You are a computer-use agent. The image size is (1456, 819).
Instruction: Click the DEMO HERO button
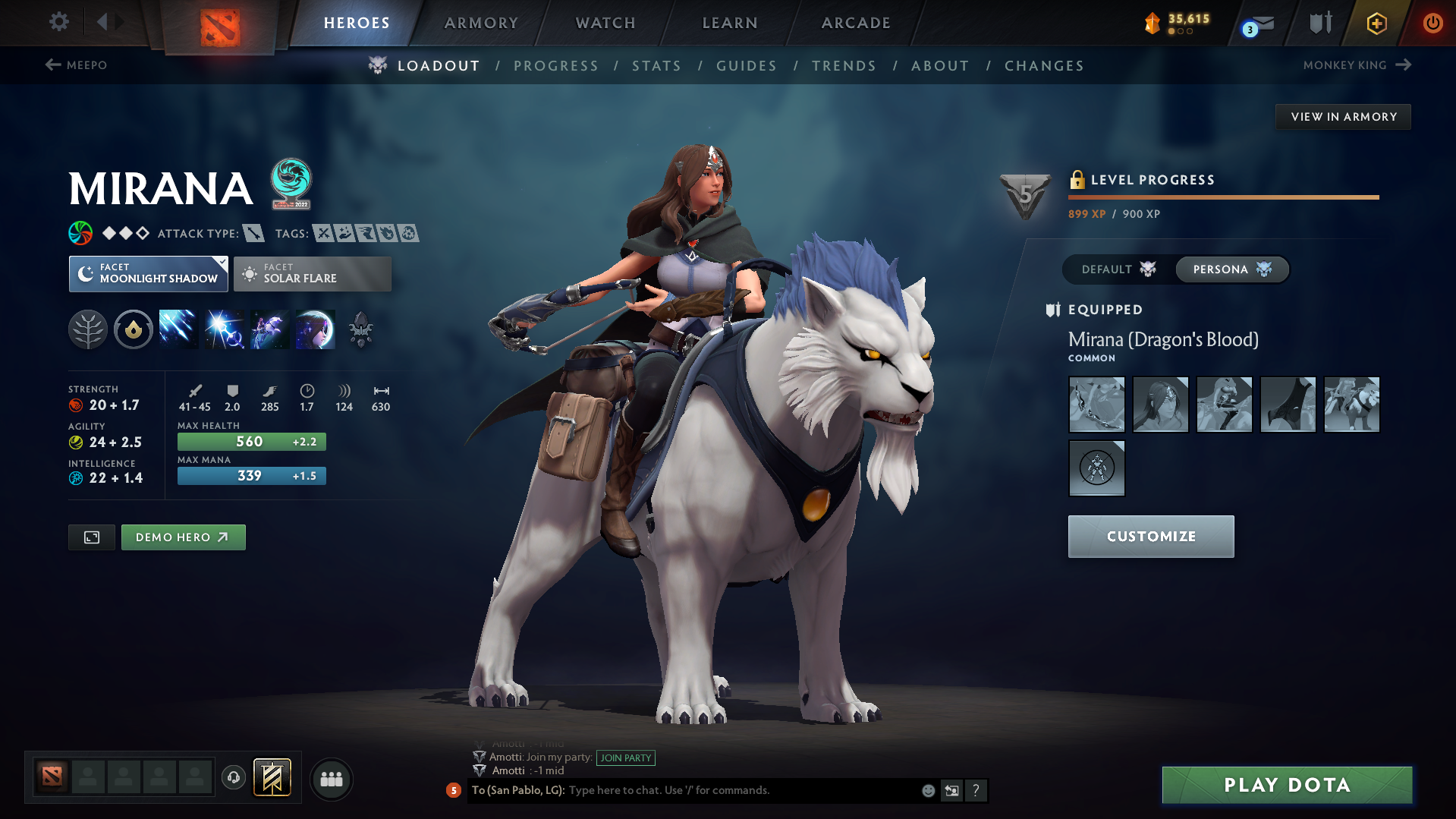(x=183, y=537)
